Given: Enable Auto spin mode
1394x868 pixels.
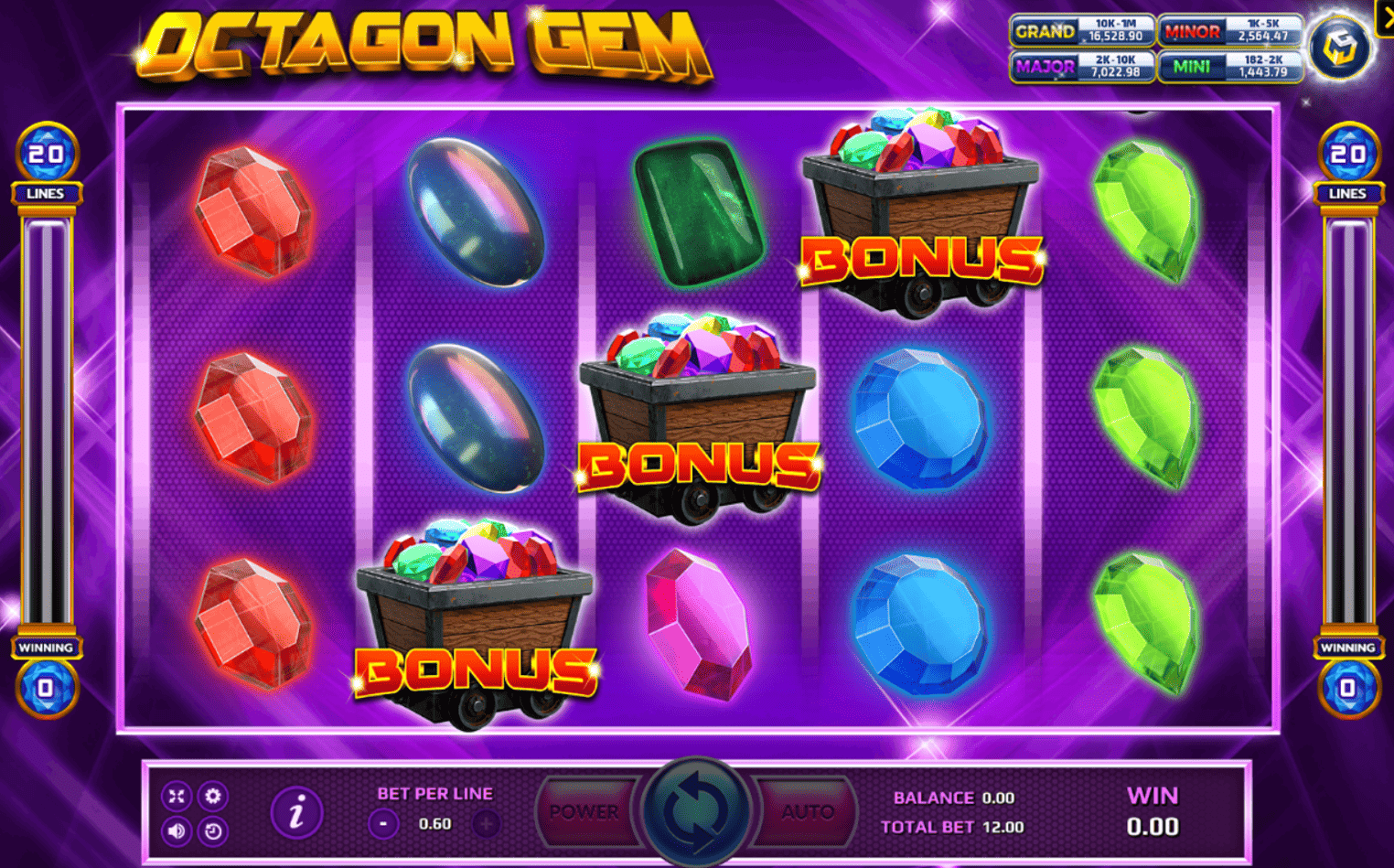Looking at the screenshot, I should [x=809, y=810].
